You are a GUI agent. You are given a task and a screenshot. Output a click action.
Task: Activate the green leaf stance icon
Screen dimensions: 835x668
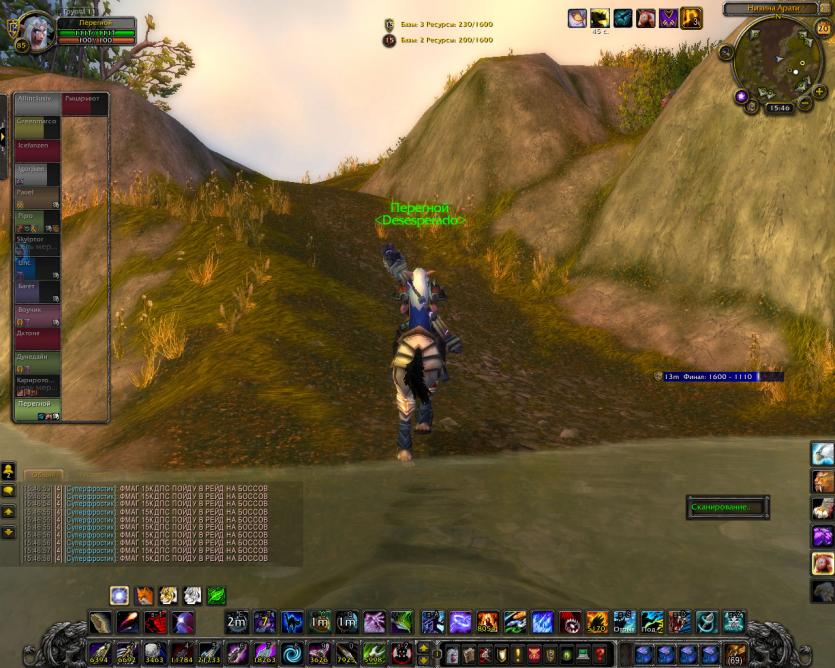pos(216,597)
